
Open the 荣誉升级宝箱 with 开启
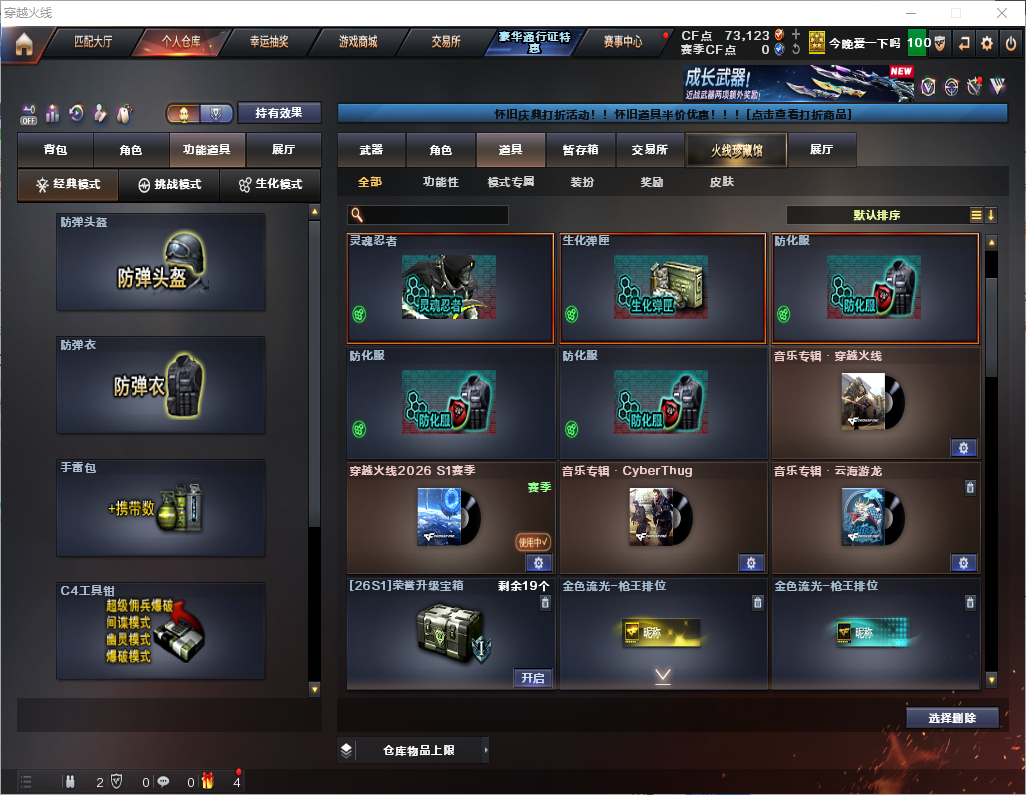tap(533, 678)
